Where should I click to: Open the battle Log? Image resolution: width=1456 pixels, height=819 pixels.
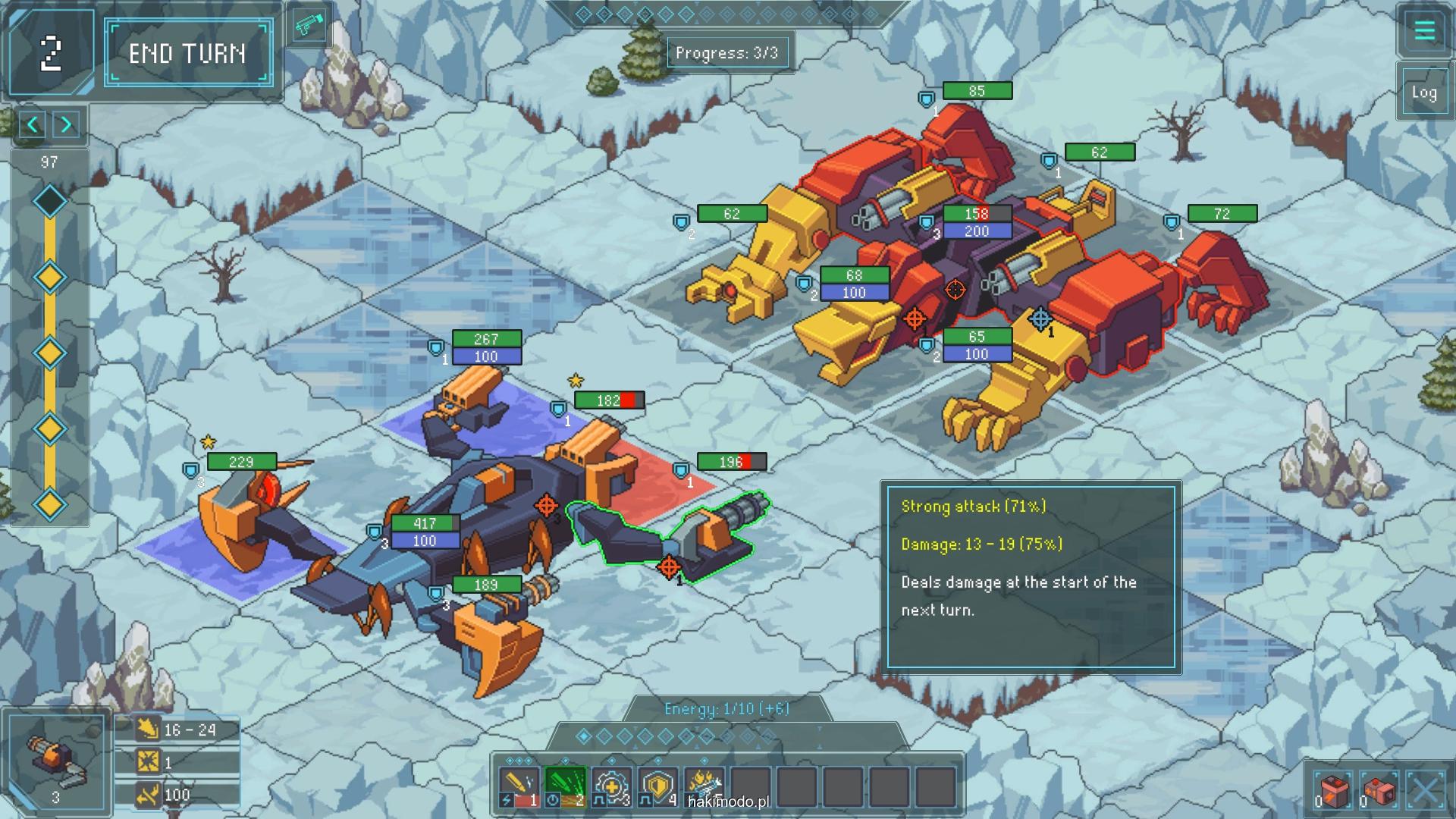(x=1423, y=93)
